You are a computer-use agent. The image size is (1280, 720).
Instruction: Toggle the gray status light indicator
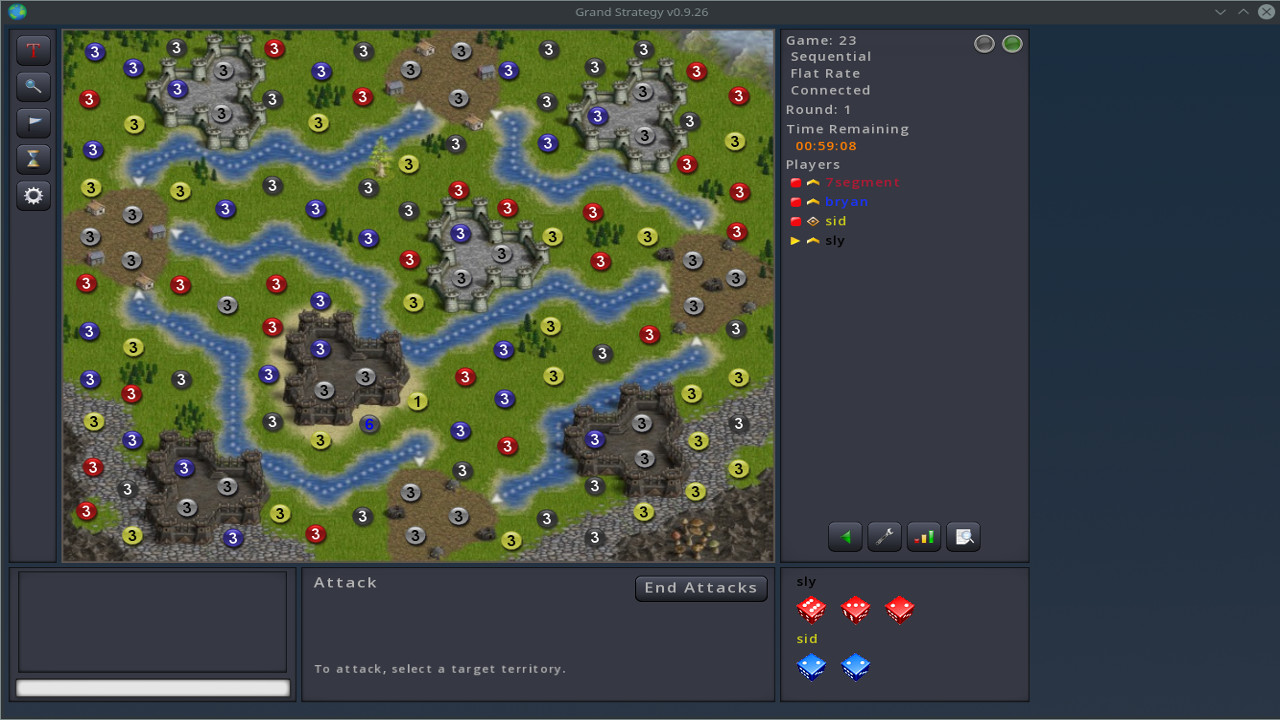click(x=984, y=43)
